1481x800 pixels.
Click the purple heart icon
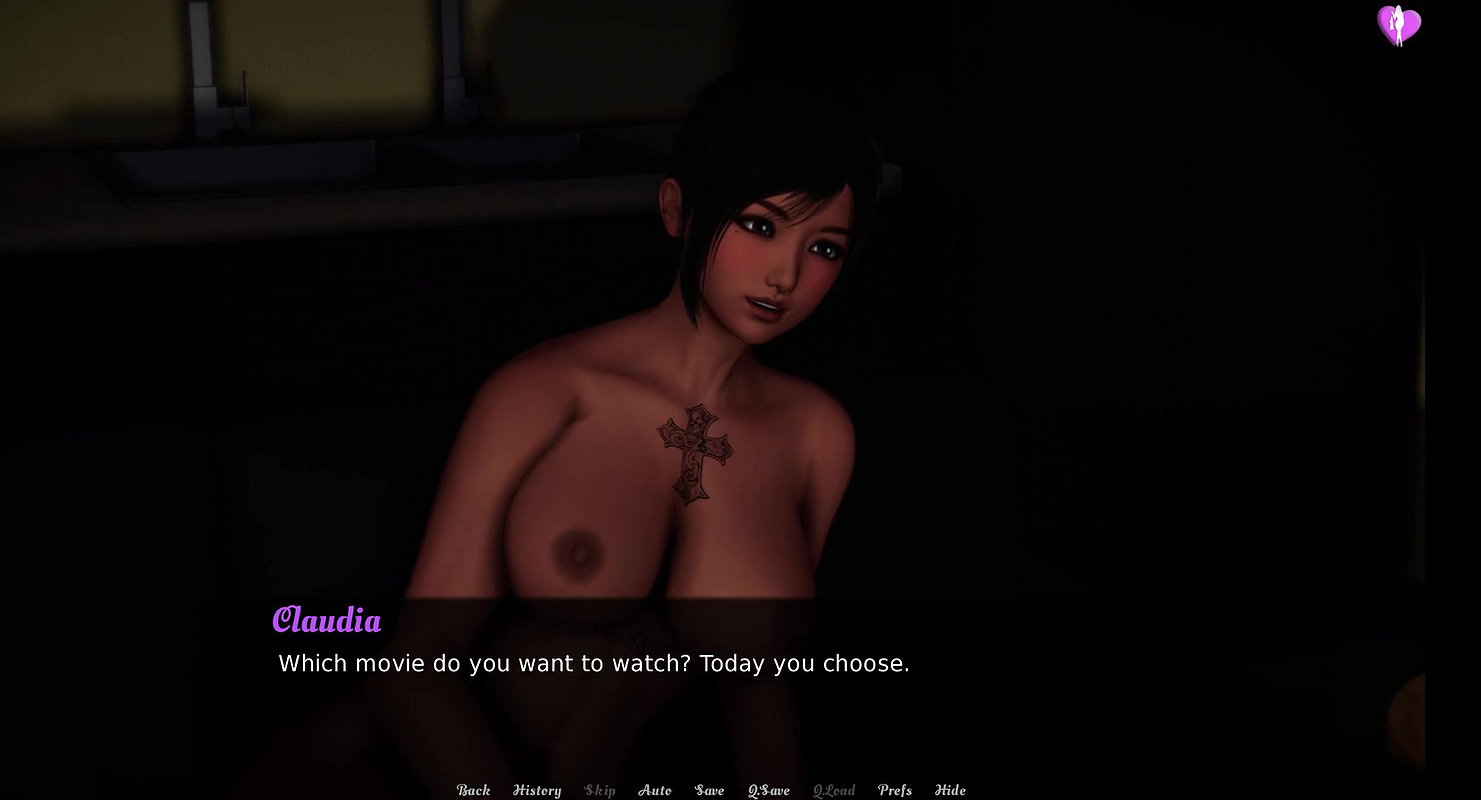tap(1399, 25)
